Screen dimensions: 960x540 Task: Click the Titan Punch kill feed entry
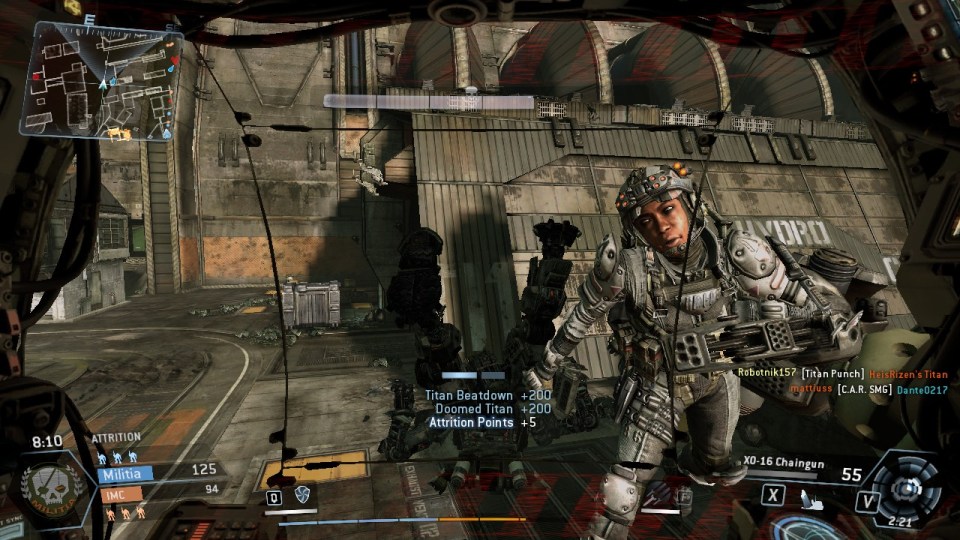click(841, 374)
